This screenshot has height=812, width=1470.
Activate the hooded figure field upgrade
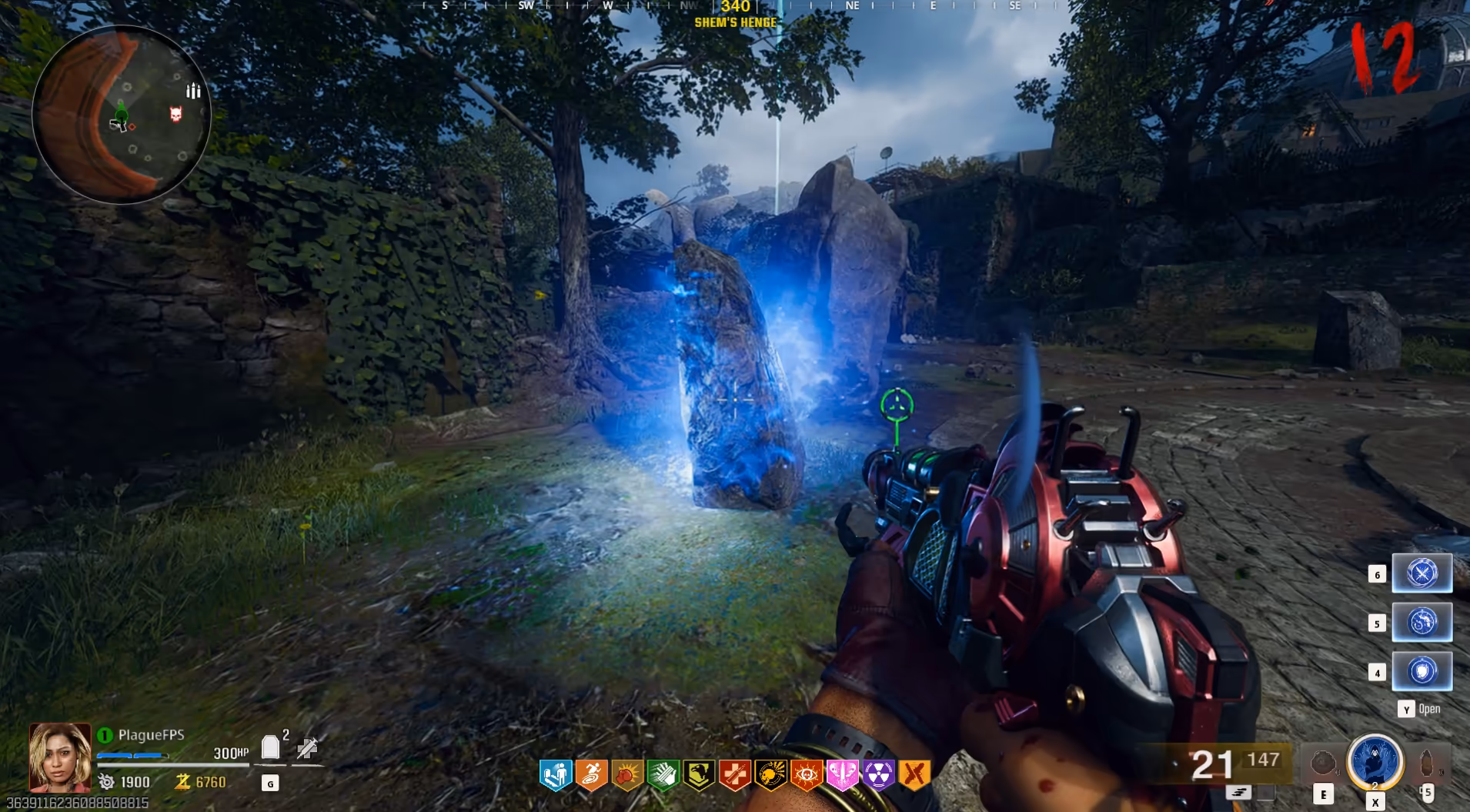pyautogui.click(x=1375, y=762)
